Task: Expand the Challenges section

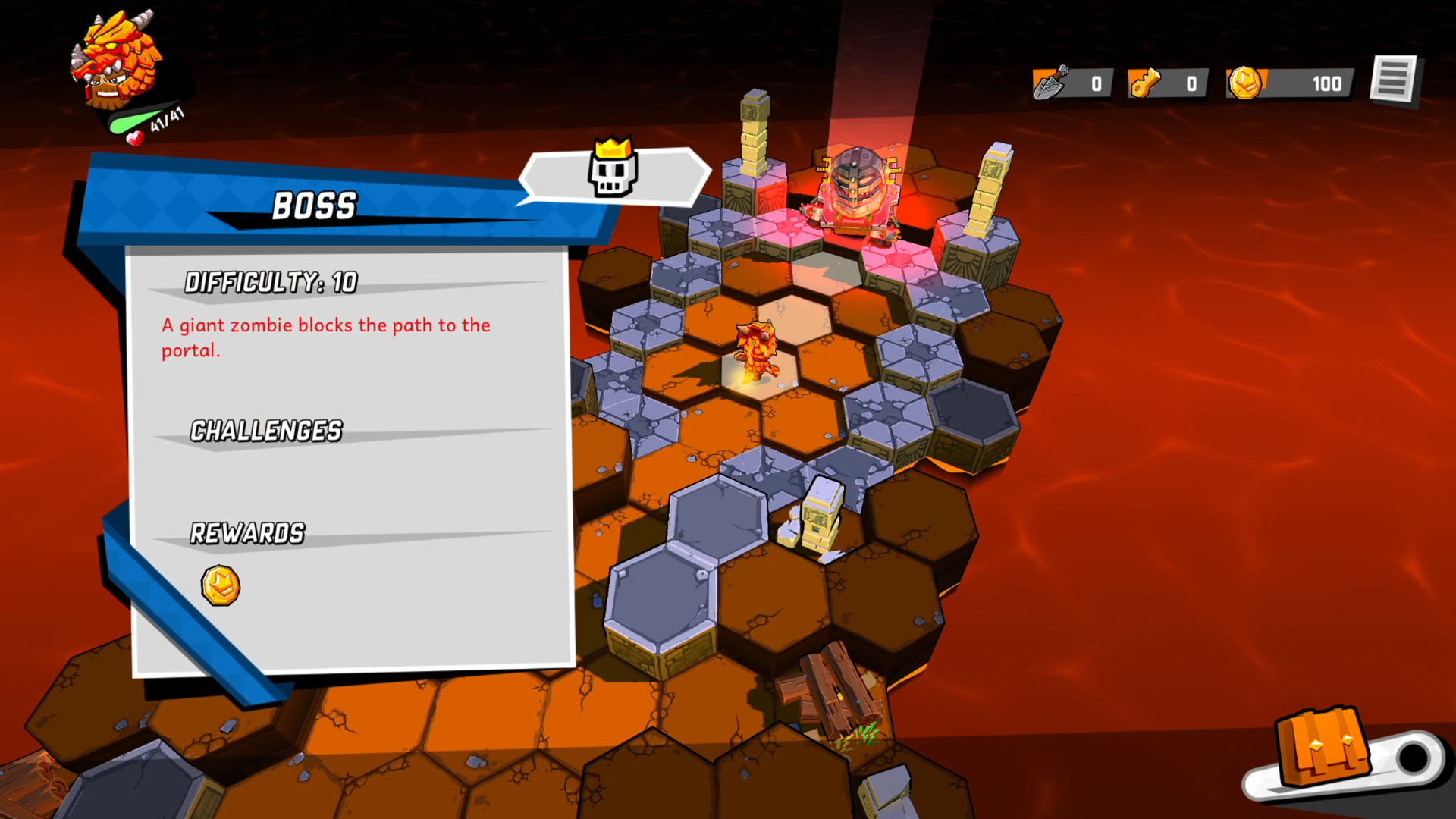Action: 266,431
